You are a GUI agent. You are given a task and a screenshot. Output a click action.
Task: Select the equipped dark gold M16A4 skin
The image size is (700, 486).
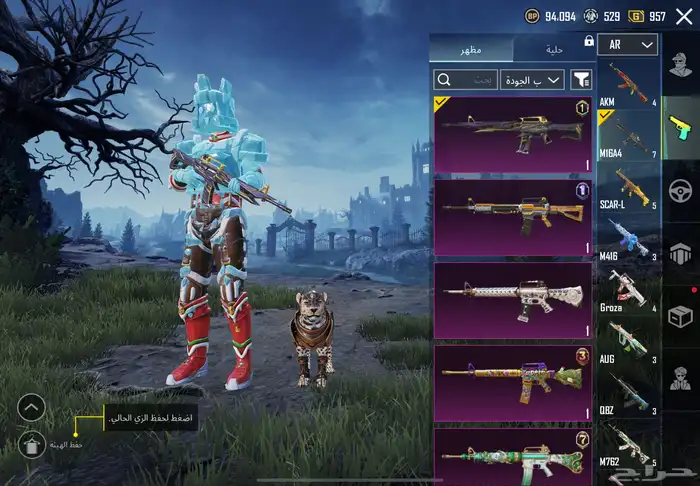tap(512, 134)
